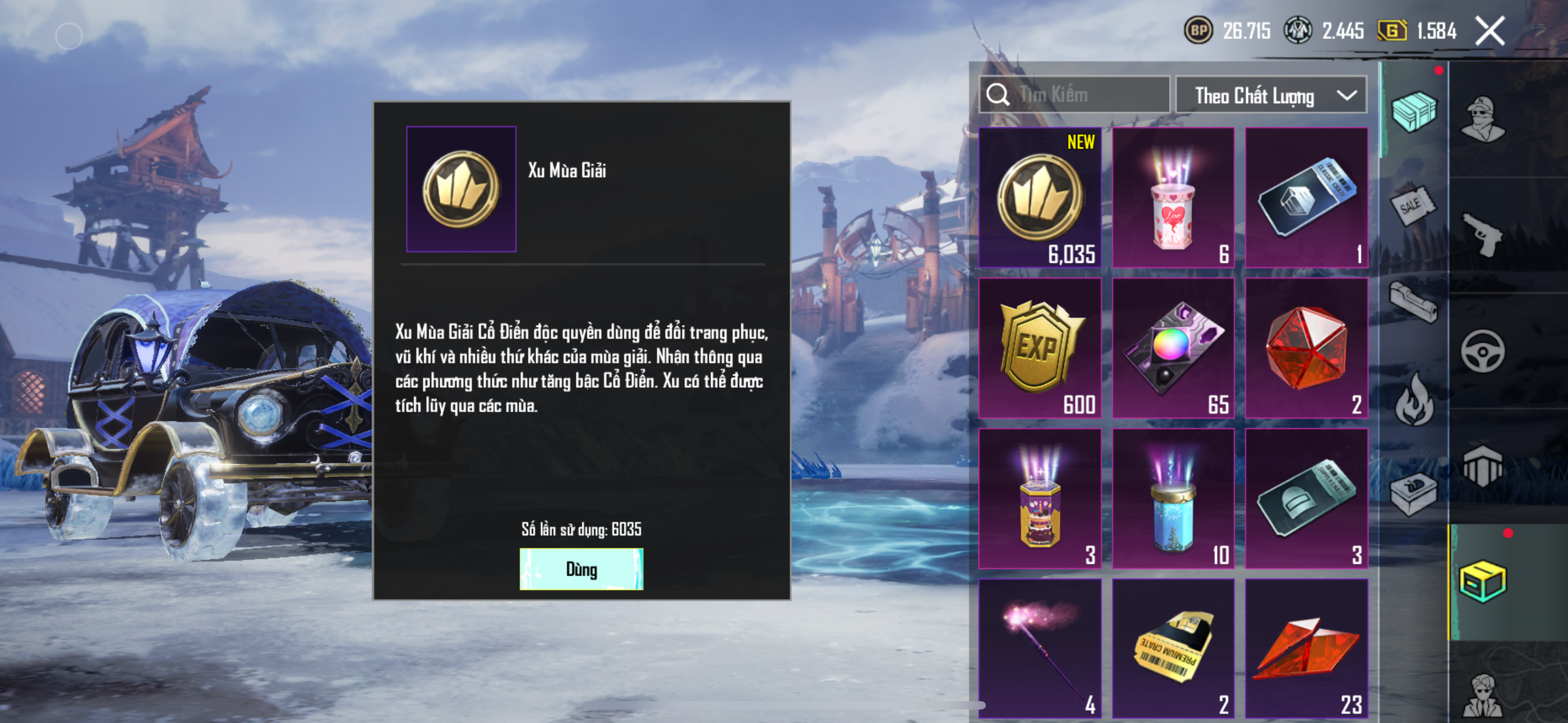
Task: Select the red crystal shards slot
Action: [x=1306, y=648]
